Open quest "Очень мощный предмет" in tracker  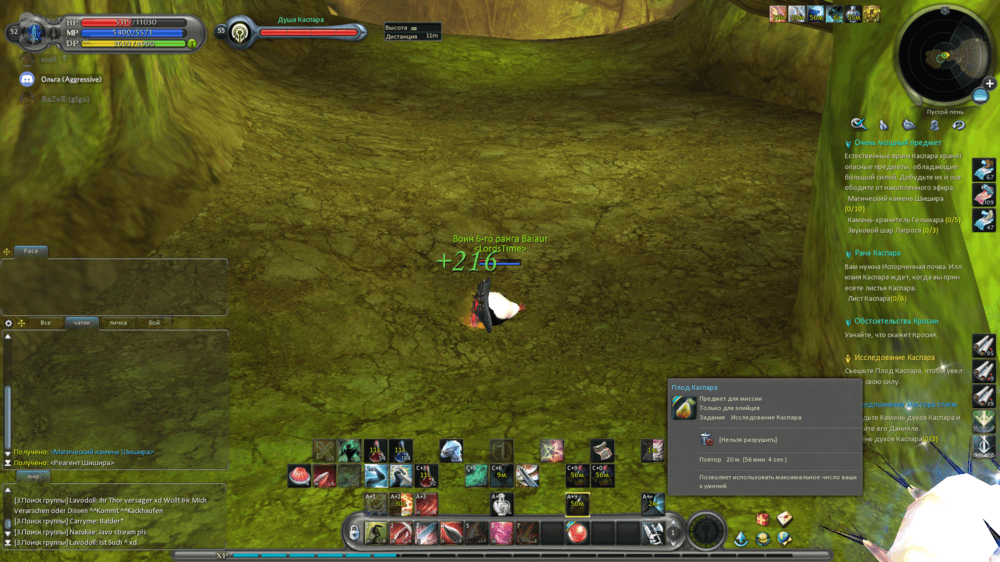[x=897, y=143]
